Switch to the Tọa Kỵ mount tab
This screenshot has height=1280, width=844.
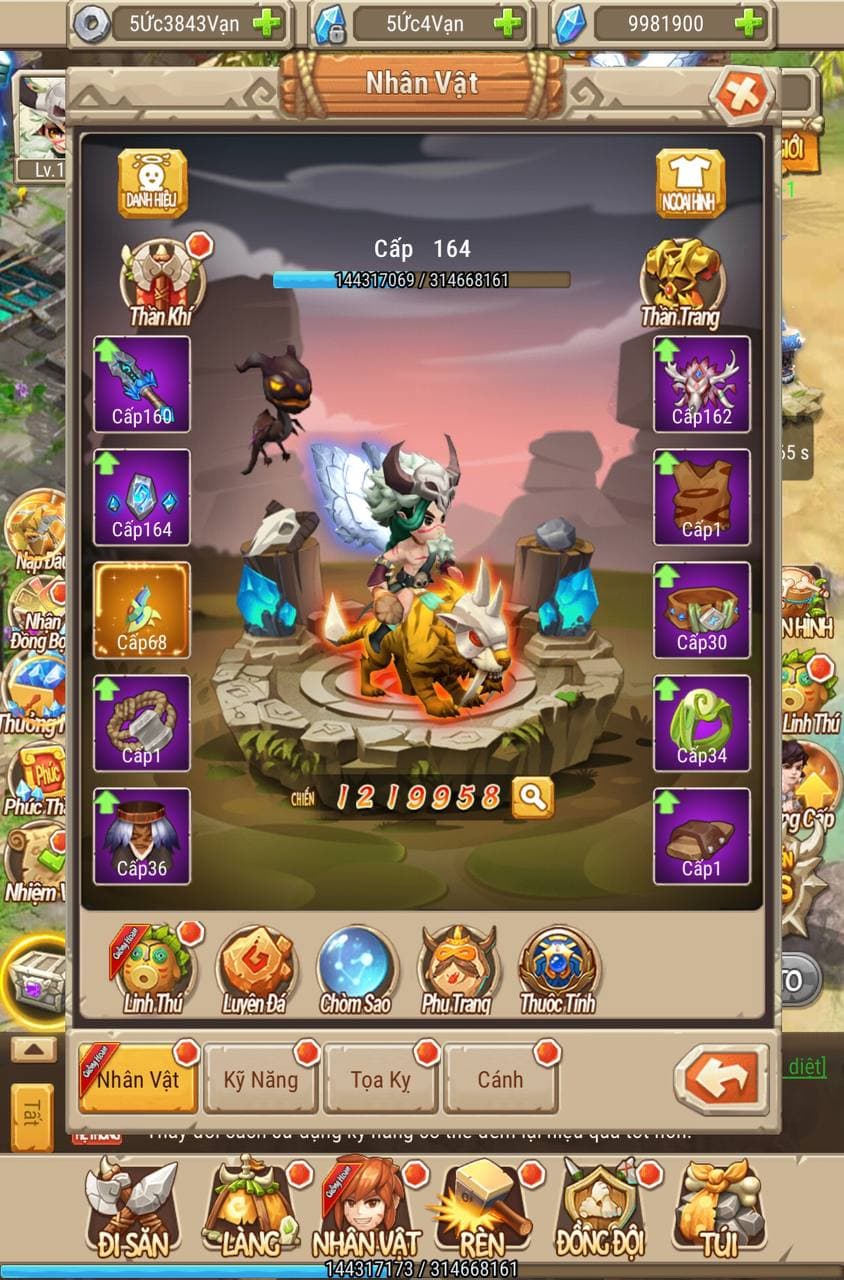point(381,1079)
